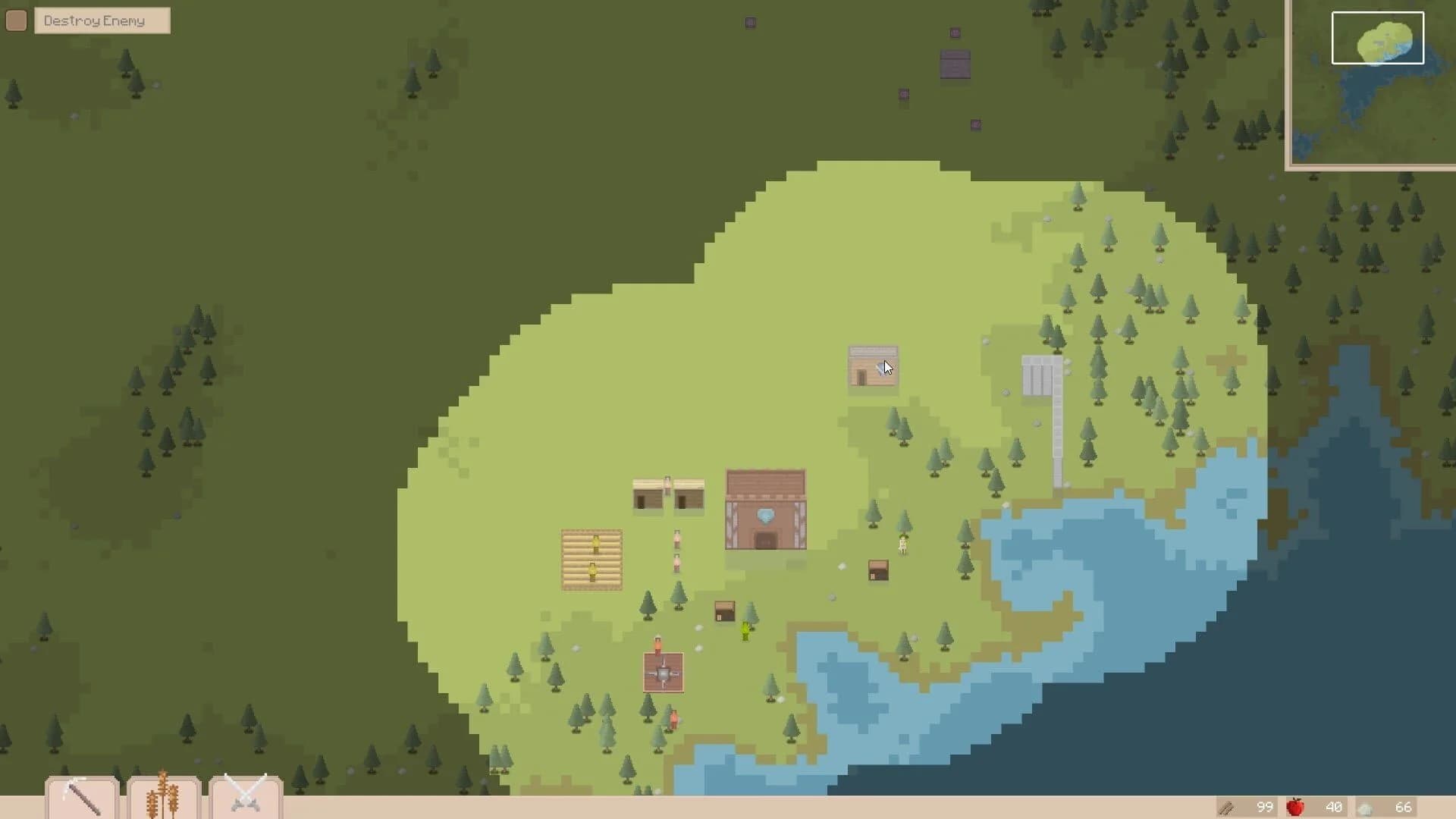Click the wood count showing 99
Viewport: 1456px width, 819px height.
pos(1263,807)
